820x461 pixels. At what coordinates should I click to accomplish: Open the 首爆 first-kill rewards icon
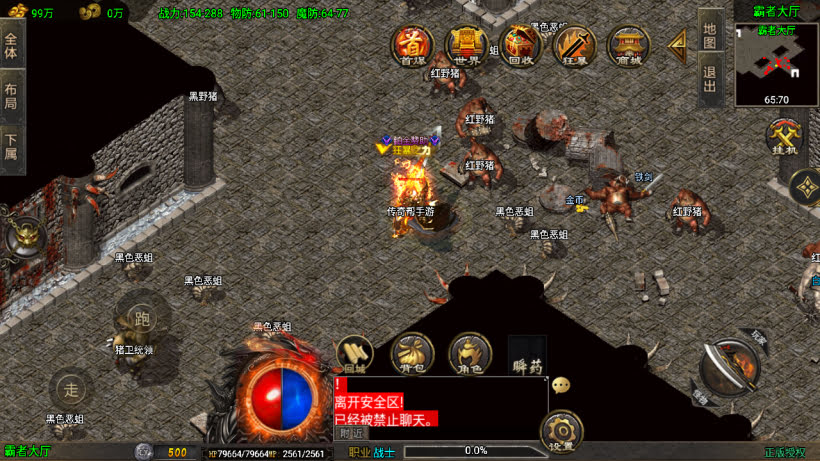pos(412,45)
